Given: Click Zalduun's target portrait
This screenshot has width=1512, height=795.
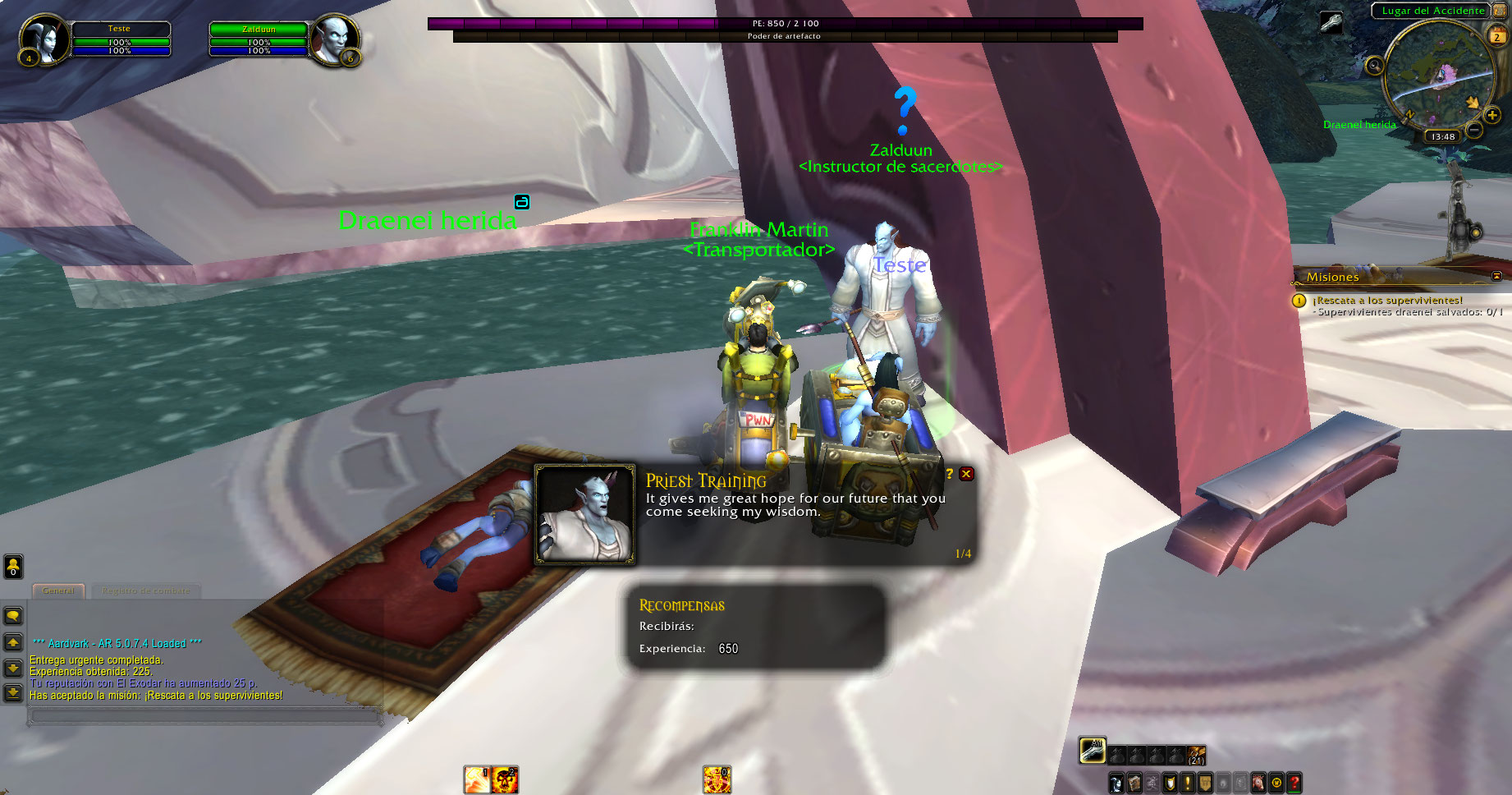Looking at the screenshot, I should click(335, 39).
